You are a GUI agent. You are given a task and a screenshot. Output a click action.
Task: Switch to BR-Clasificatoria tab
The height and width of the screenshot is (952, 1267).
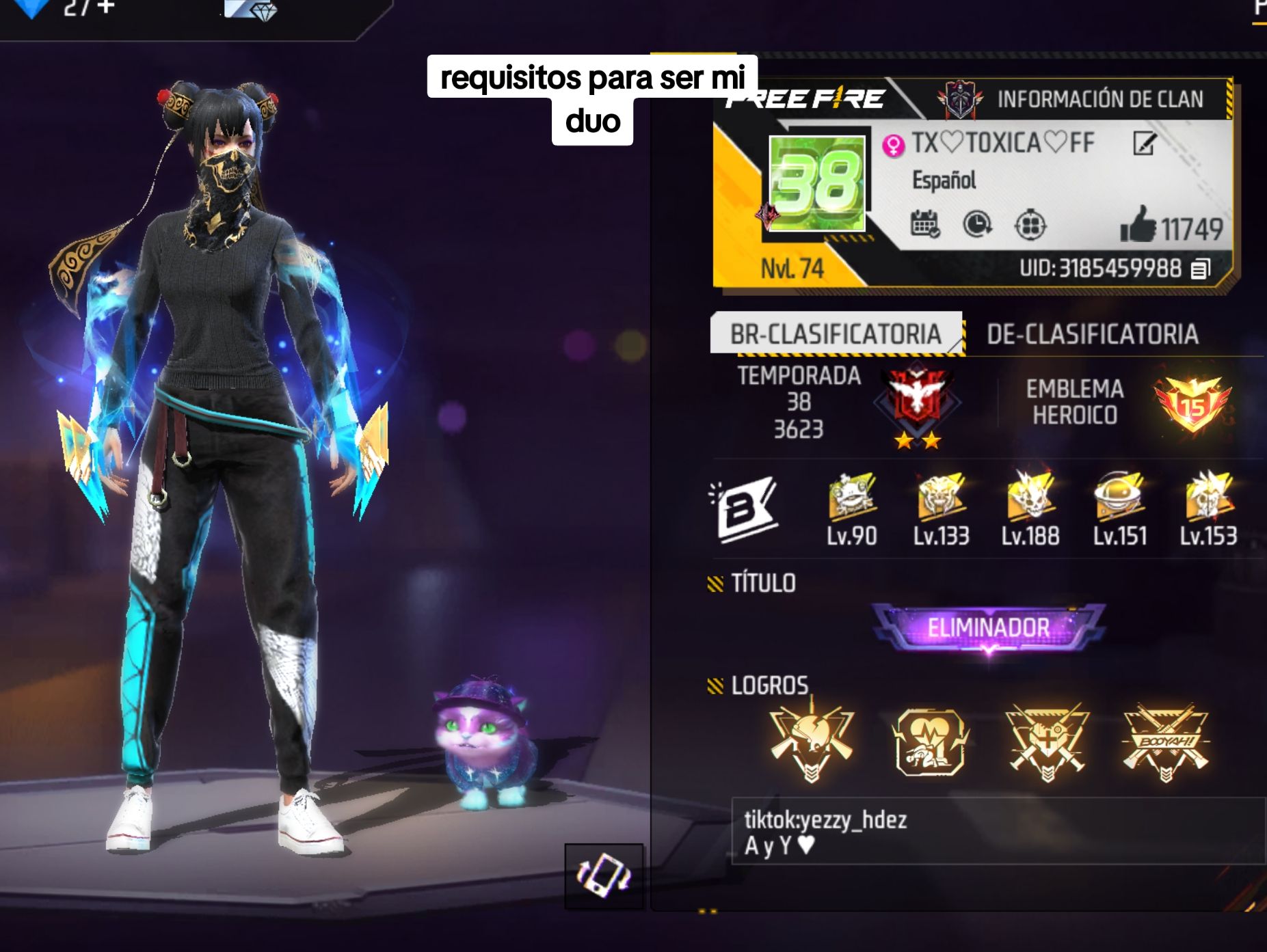point(836,334)
